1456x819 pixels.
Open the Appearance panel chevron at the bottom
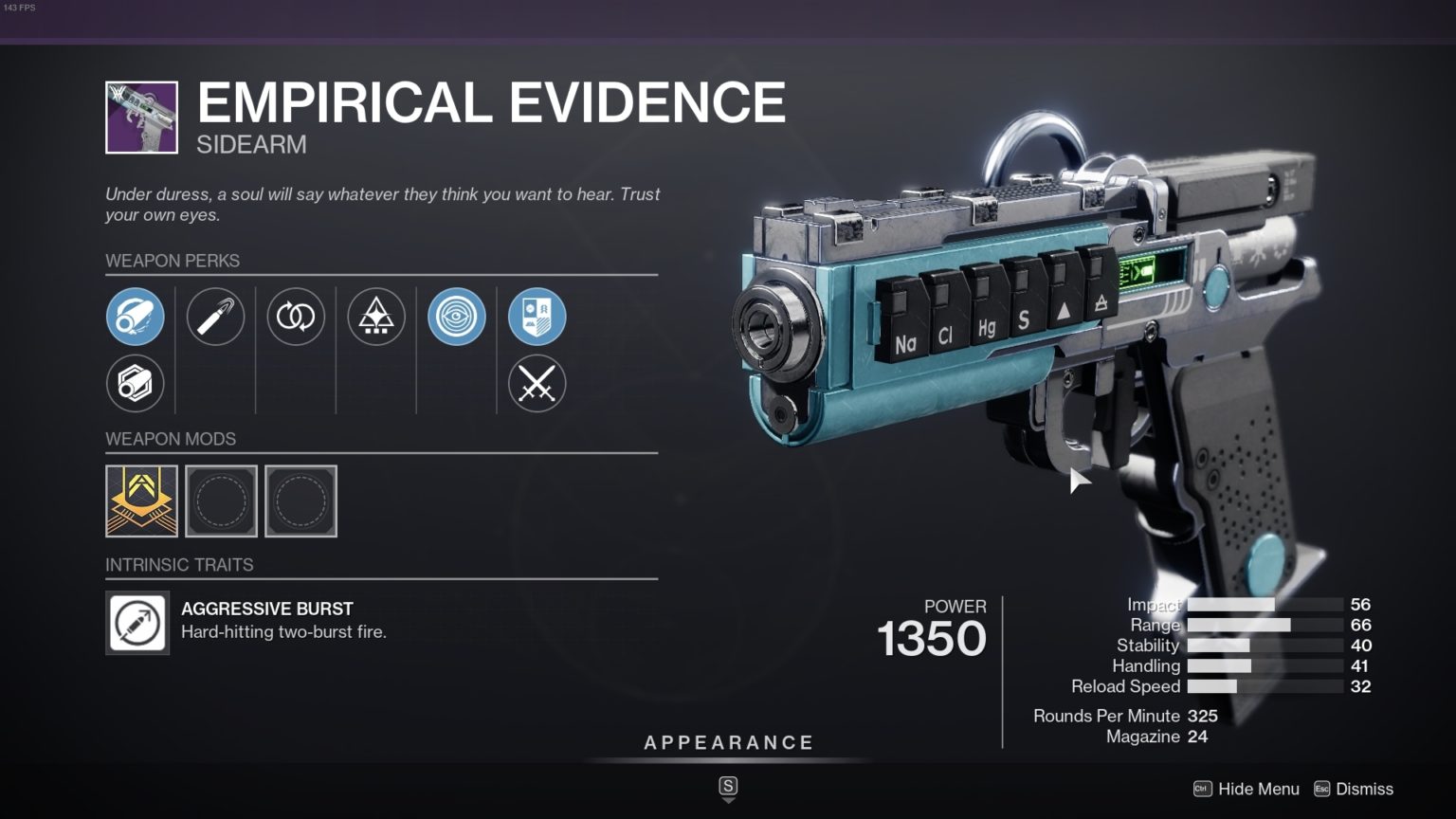(728, 801)
